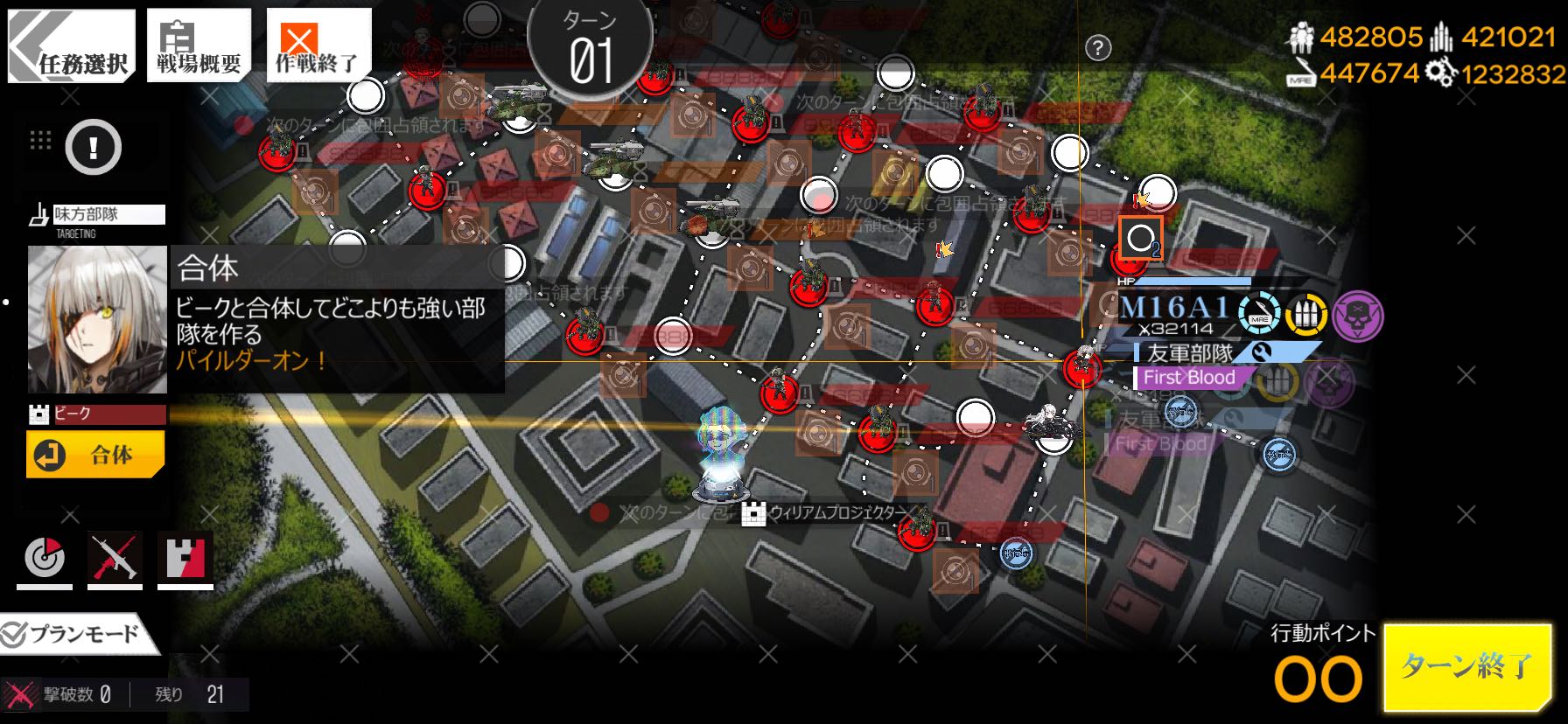Click the orange-framed circle node marker
Screen dimensions: 1568x724
(1140, 238)
